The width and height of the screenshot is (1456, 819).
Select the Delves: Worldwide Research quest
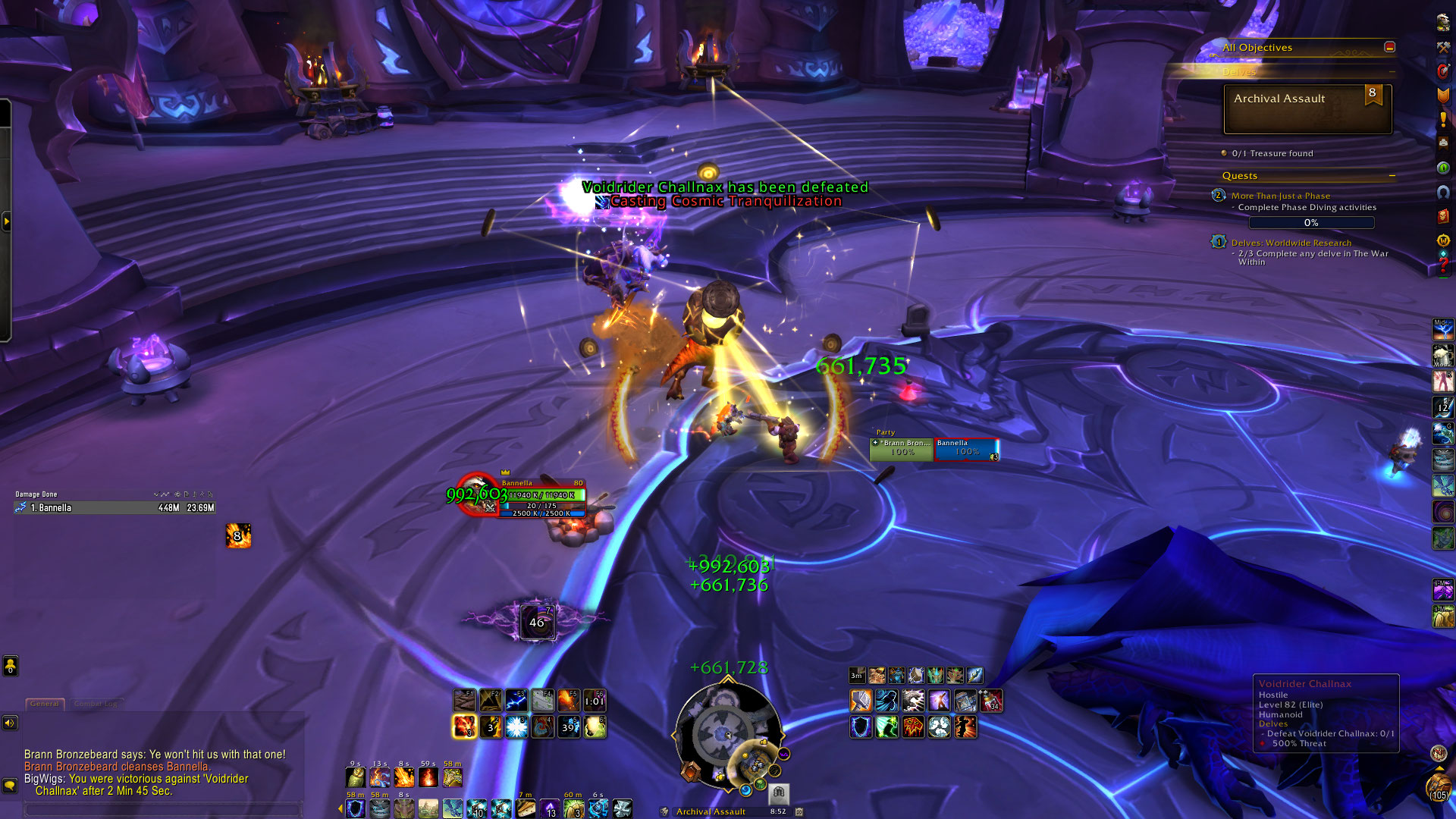(x=1291, y=243)
